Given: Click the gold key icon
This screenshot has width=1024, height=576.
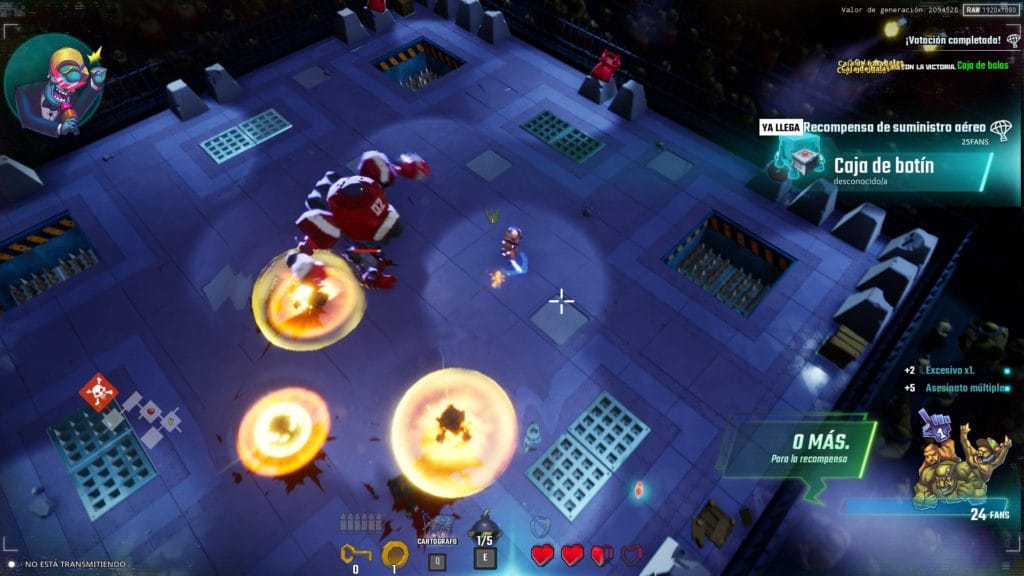Looking at the screenshot, I should (355, 553).
